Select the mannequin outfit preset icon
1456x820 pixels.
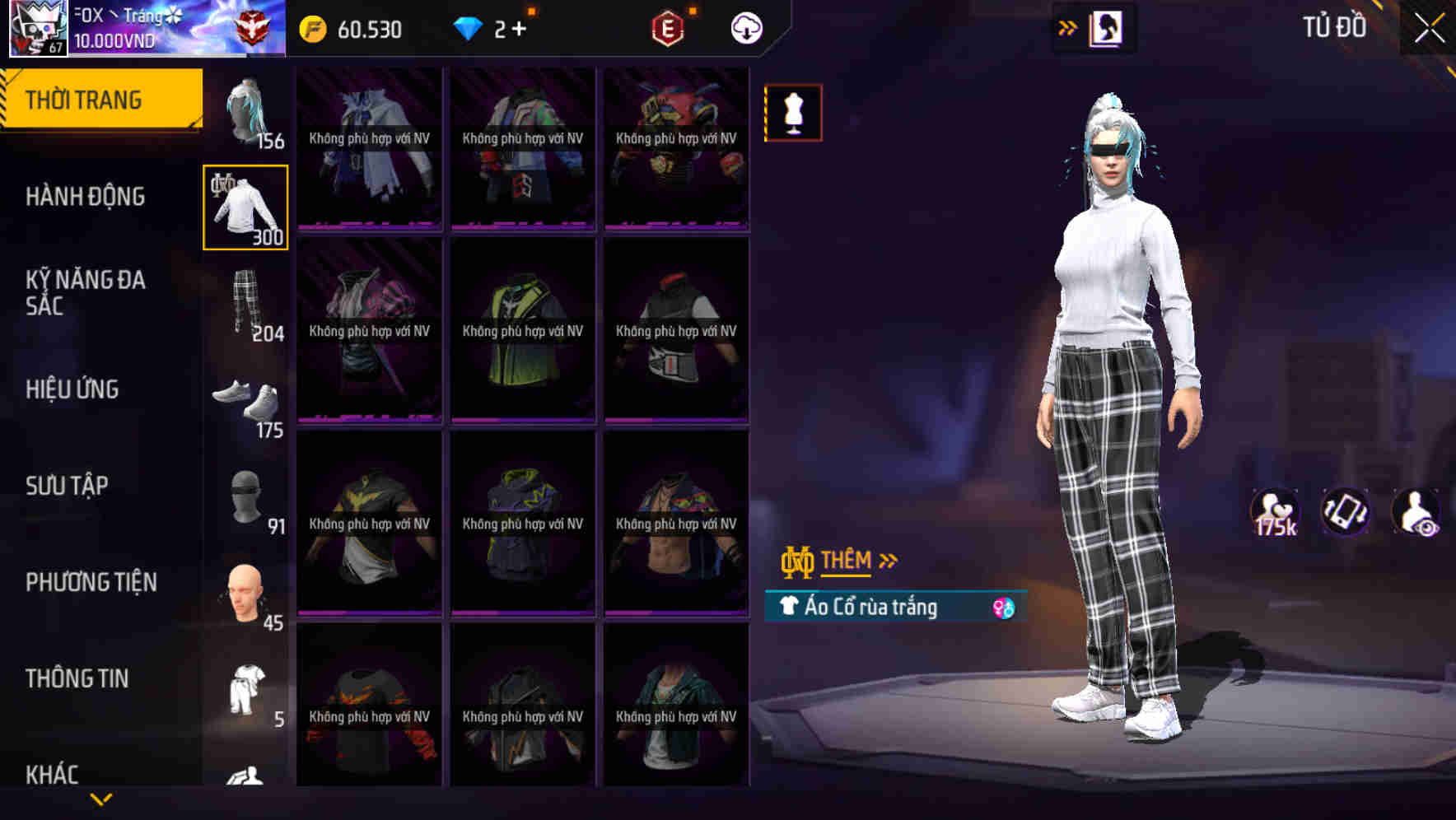pos(793,113)
